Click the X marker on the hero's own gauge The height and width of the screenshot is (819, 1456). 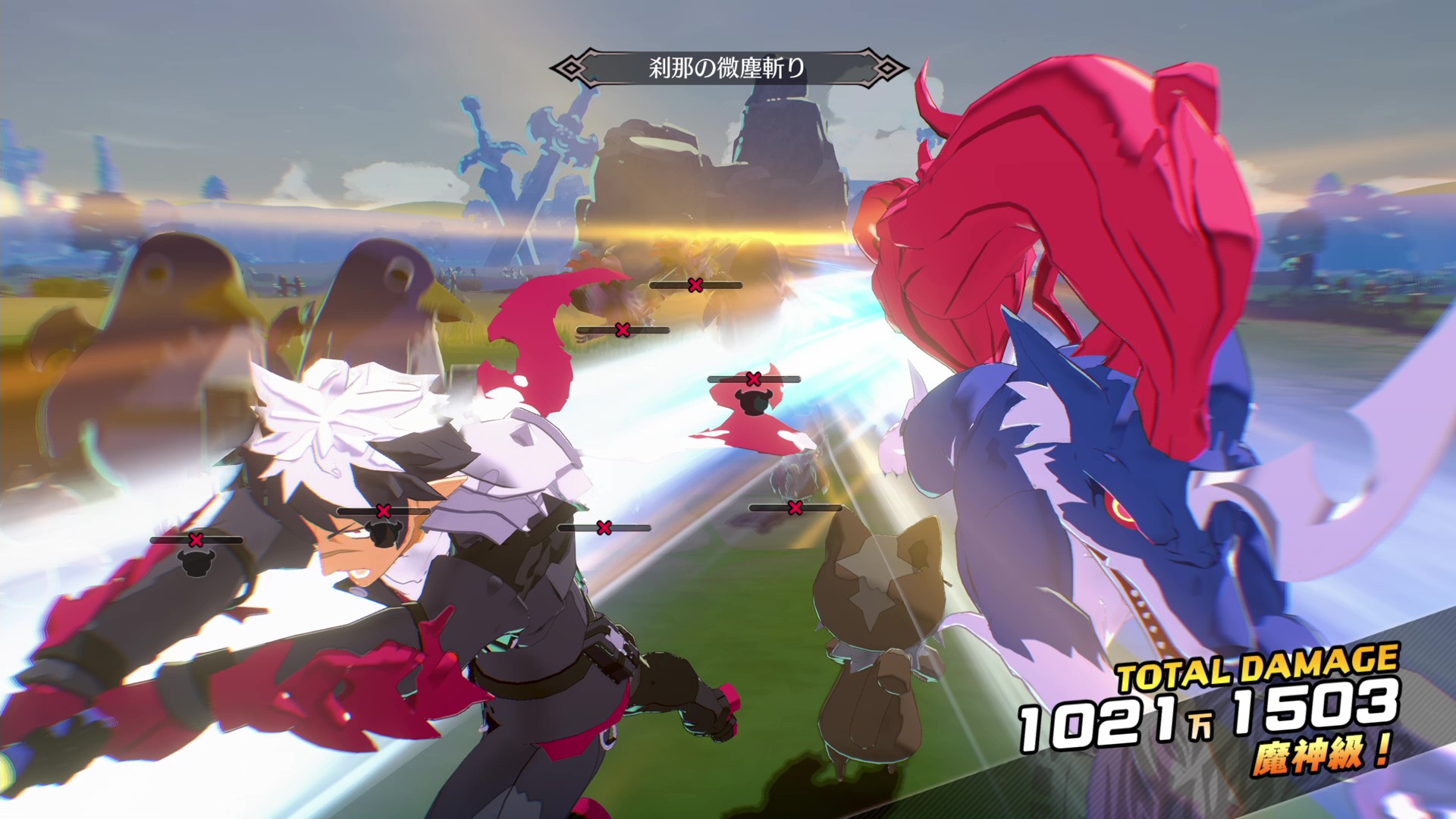[384, 510]
